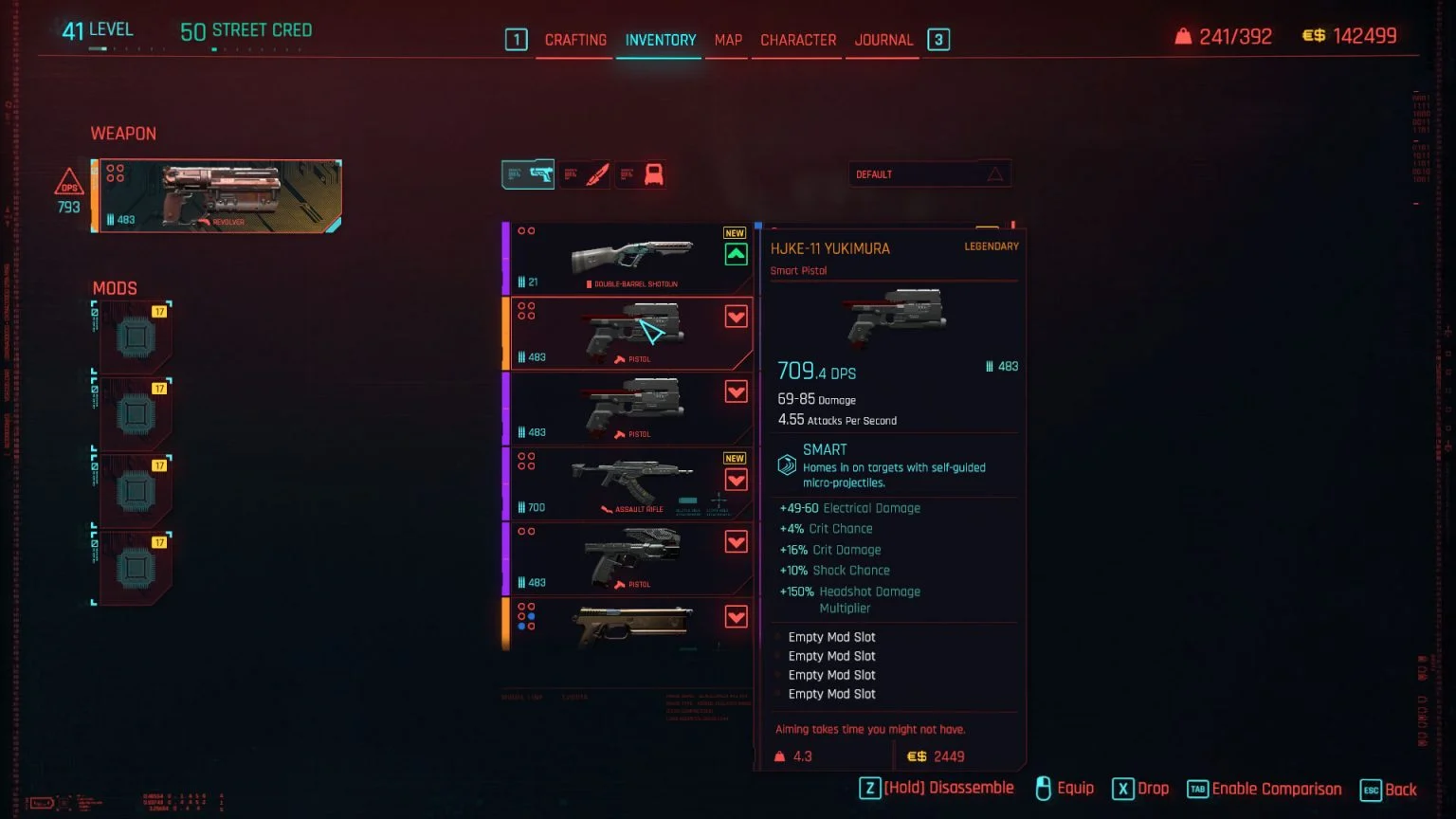Viewport: 1456px width, 819px height.
Task: Click the backpack icon showing 241/392 capacity
Action: pos(1181,35)
